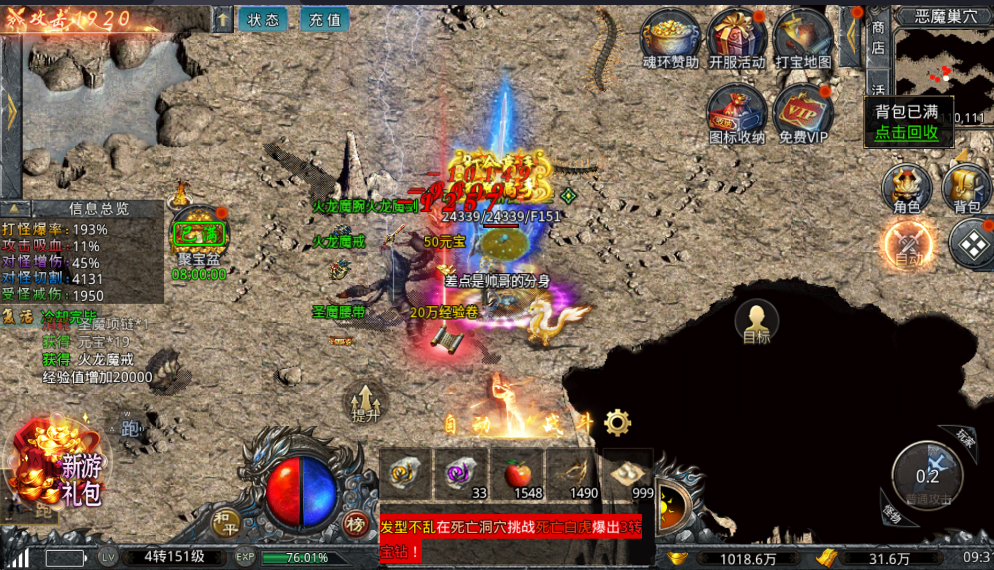Open the 背包 backpack
The height and width of the screenshot is (570, 994).
(966, 187)
